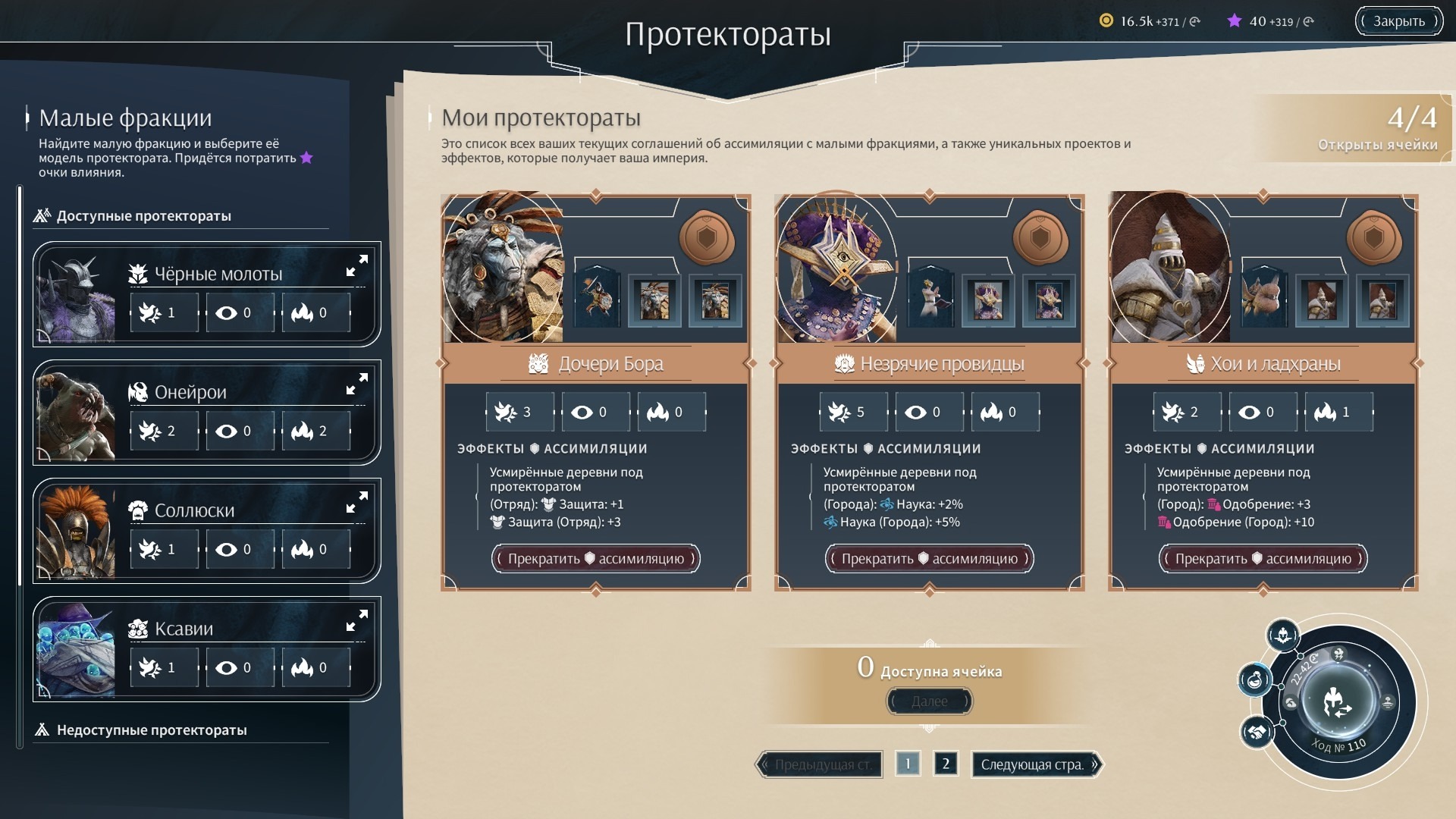
Task: Choose the Онейрои faction entry
Action: (190, 393)
